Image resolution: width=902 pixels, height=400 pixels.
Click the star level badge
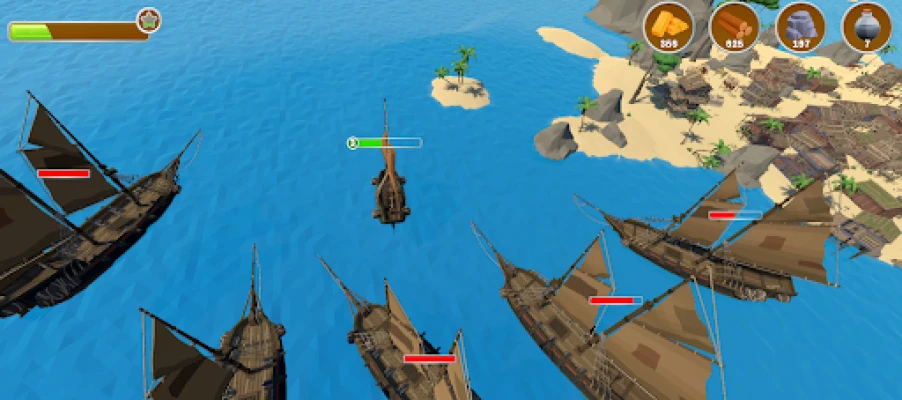coord(149,19)
